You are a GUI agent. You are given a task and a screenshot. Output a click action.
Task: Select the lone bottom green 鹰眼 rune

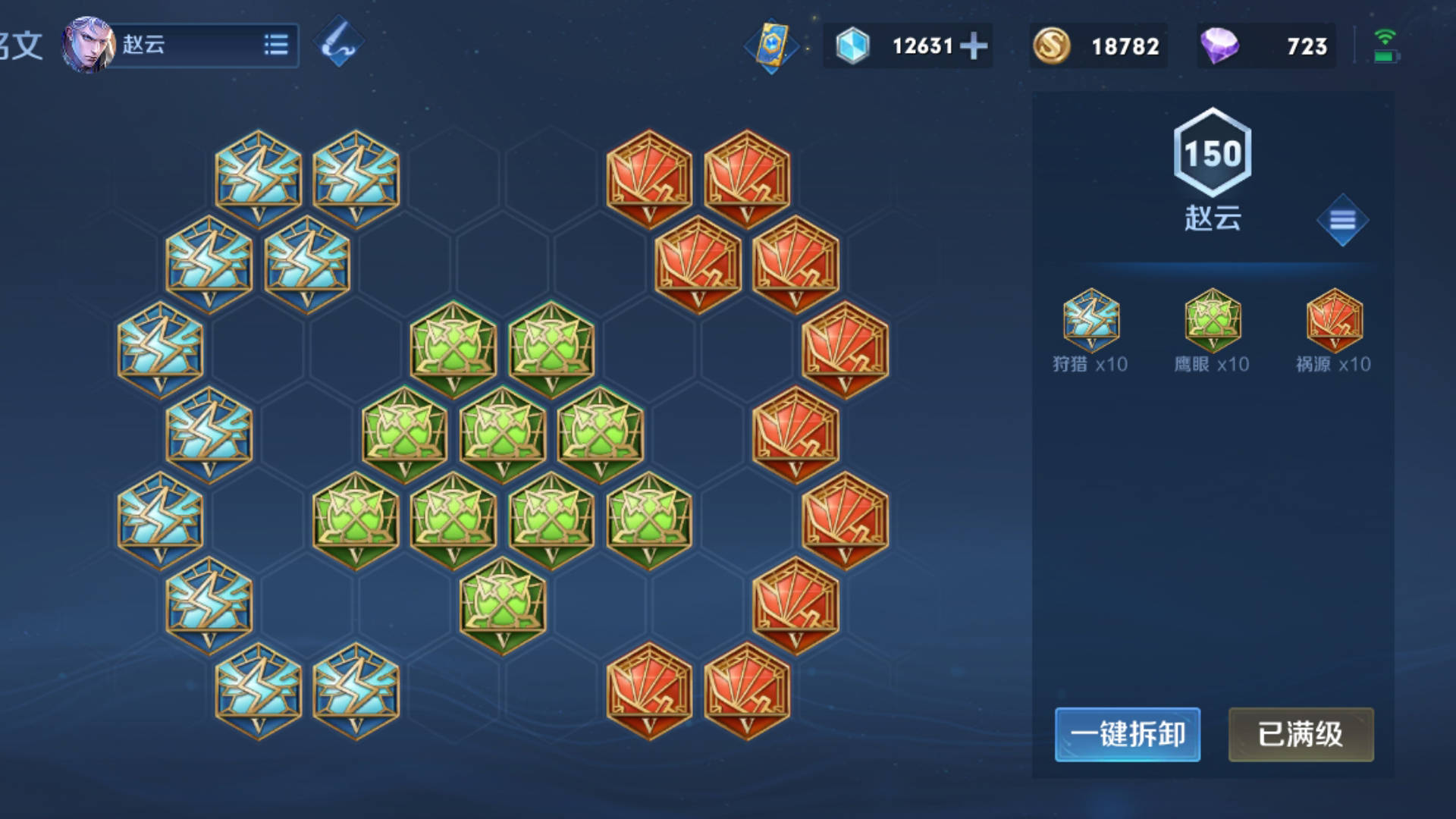[502, 605]
